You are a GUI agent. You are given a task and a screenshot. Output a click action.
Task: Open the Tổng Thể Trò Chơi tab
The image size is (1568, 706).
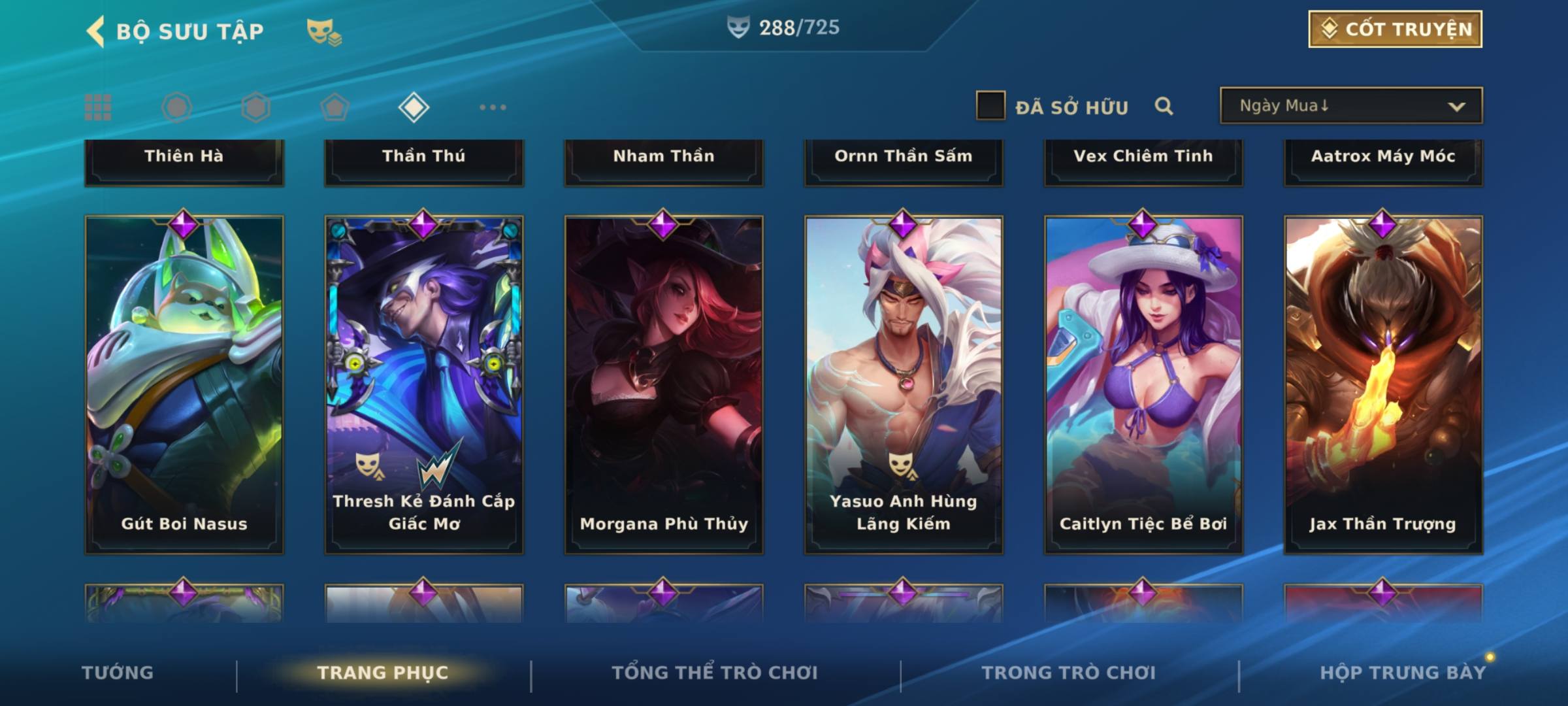[x=715, y=673]
